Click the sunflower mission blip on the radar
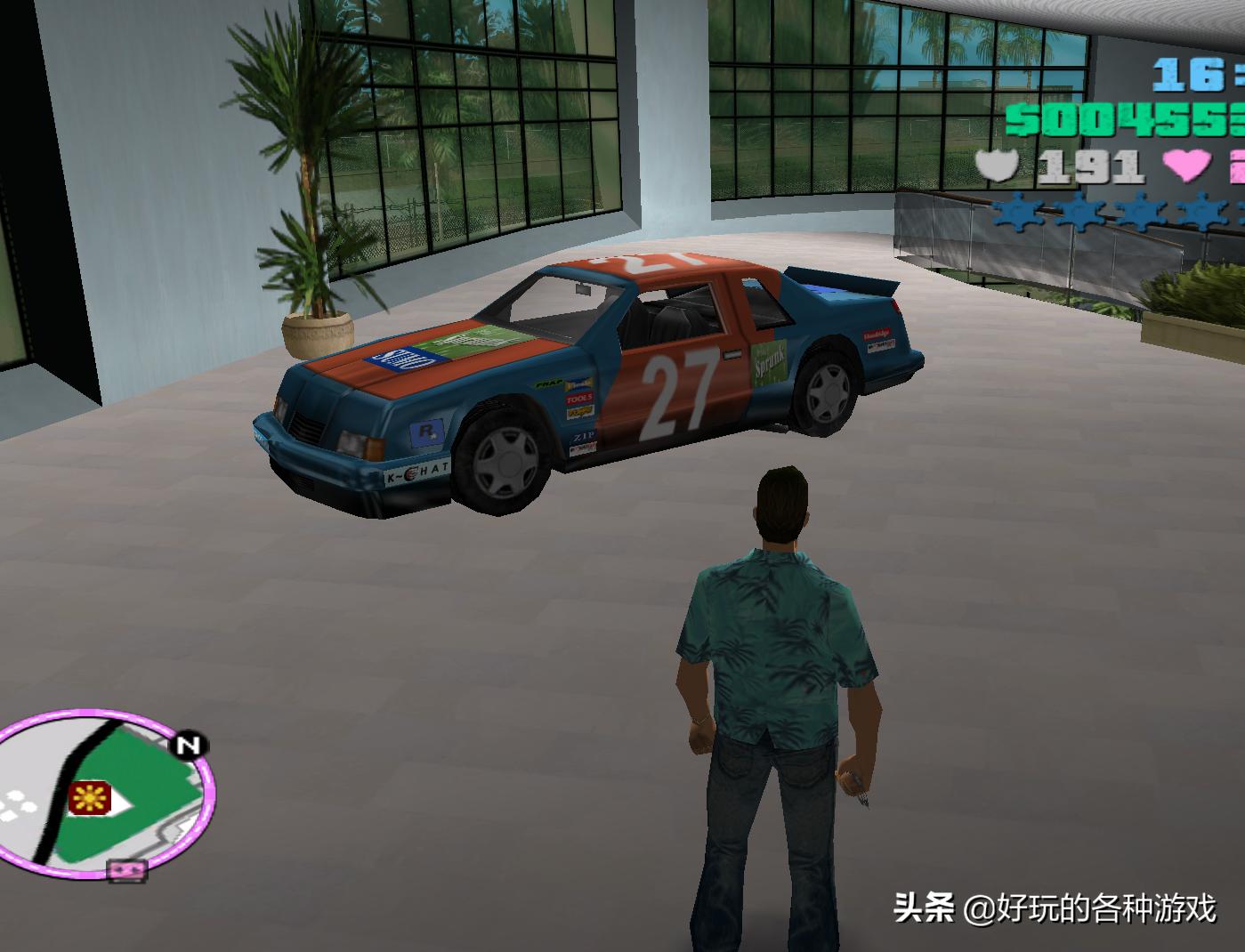This screenshot has height=952, width=1245. point(91,798)
